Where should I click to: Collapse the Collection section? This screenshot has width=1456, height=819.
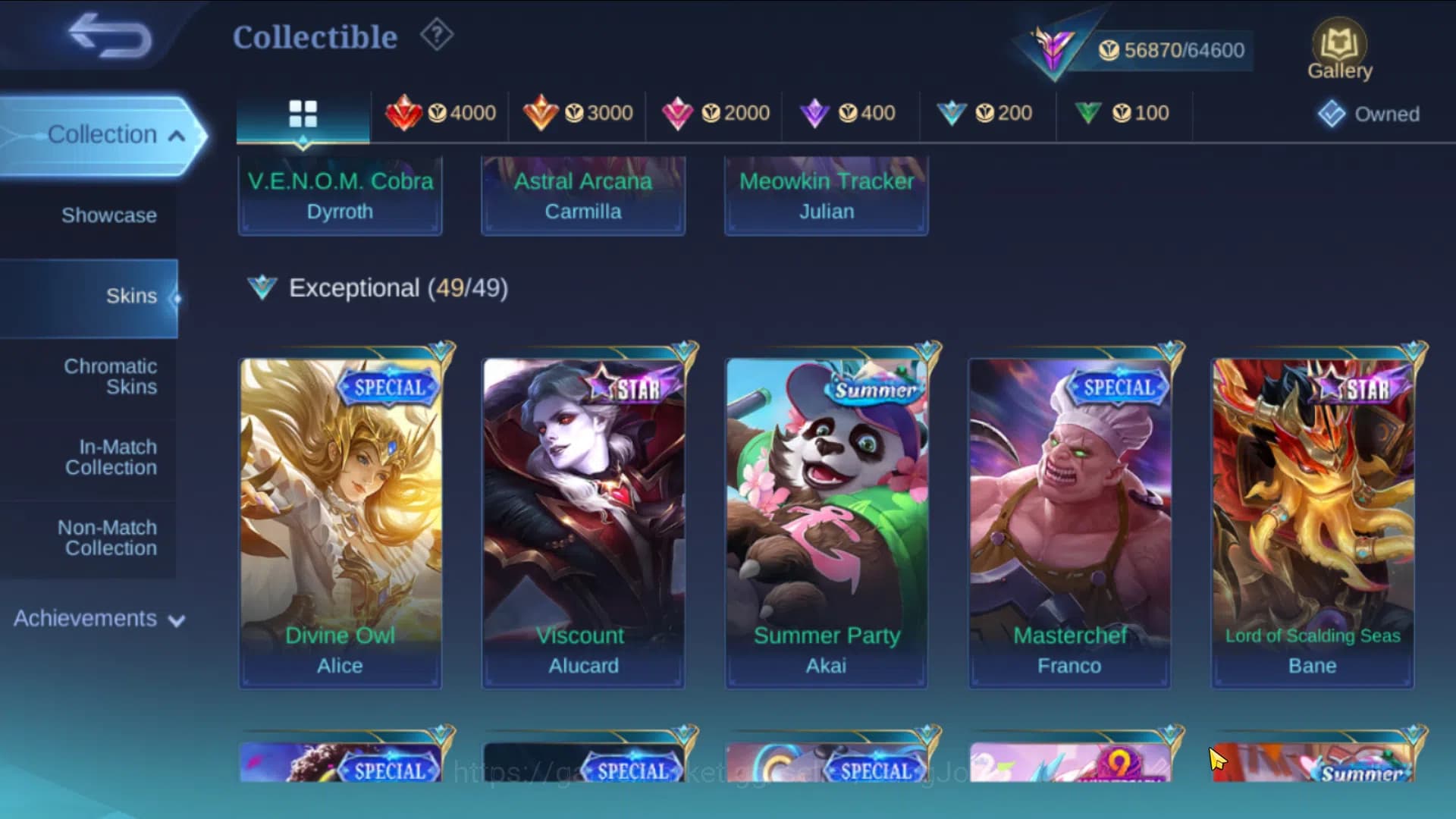tap(104, 133)
